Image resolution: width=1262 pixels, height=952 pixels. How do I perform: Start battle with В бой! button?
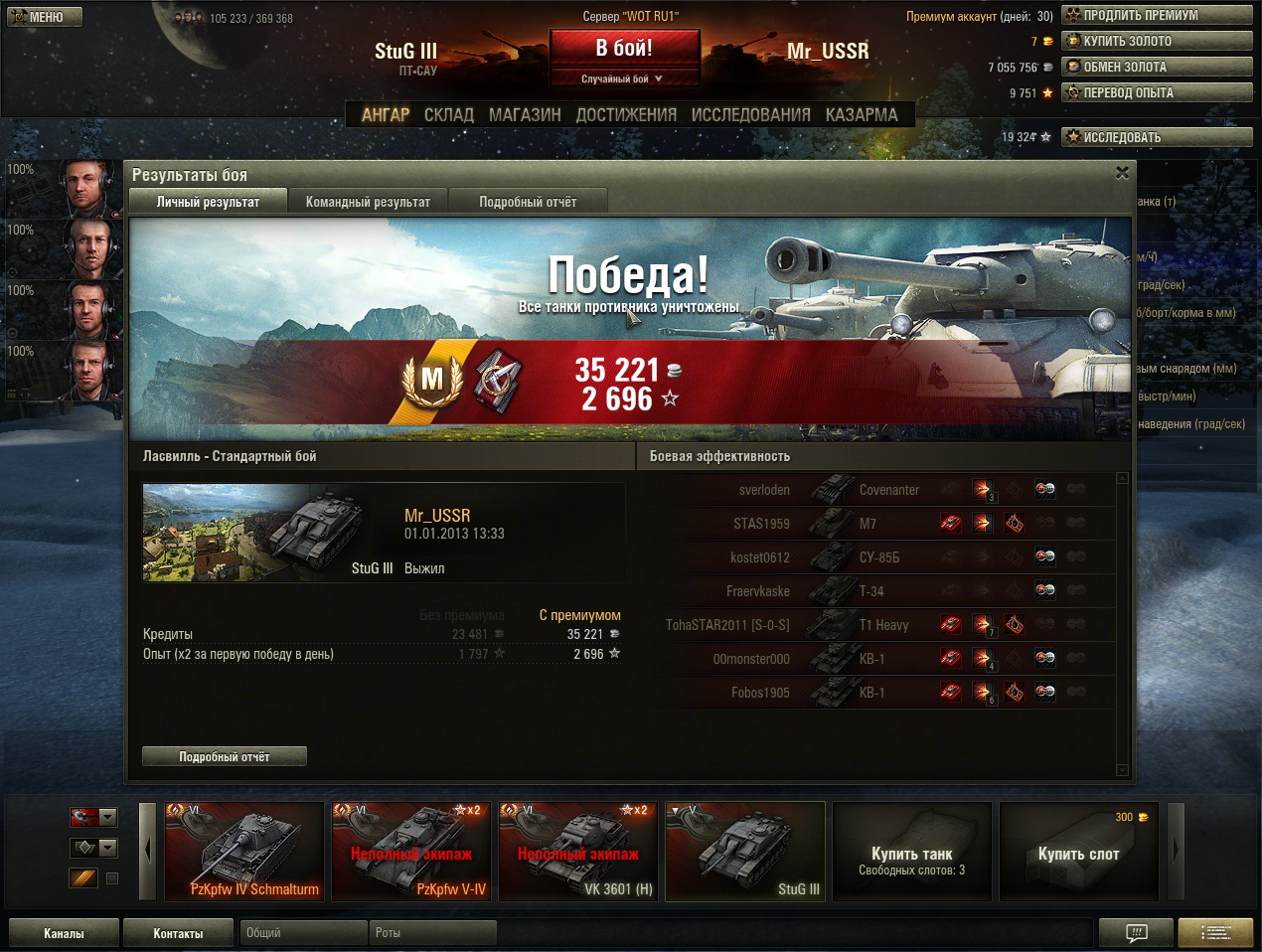(624, 48)
